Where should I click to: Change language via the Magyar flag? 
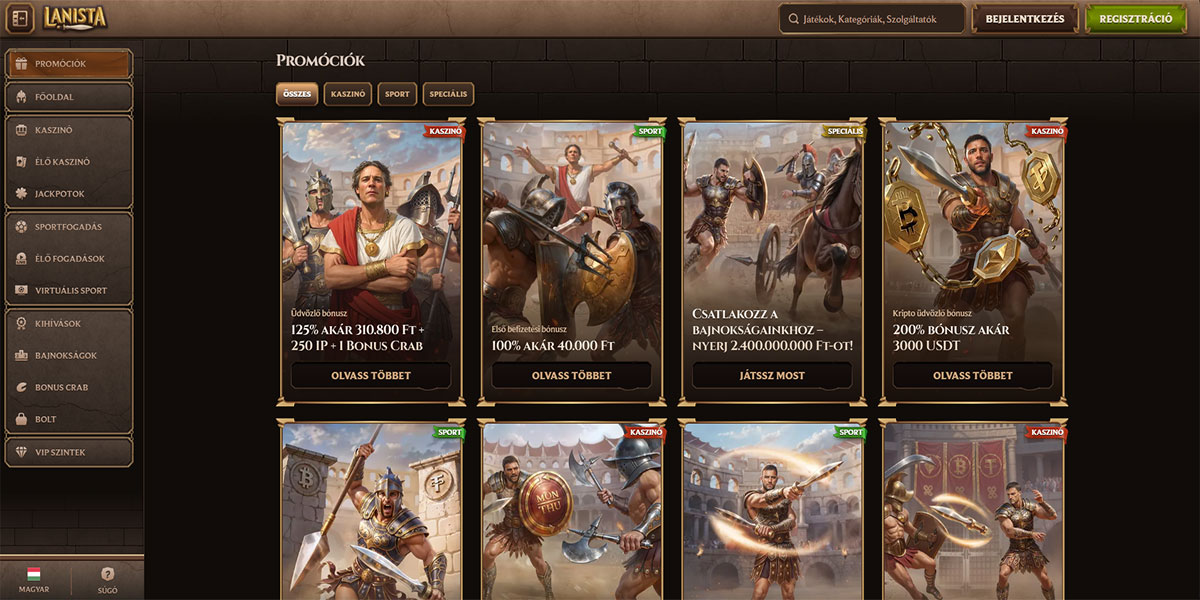(34, 580)
